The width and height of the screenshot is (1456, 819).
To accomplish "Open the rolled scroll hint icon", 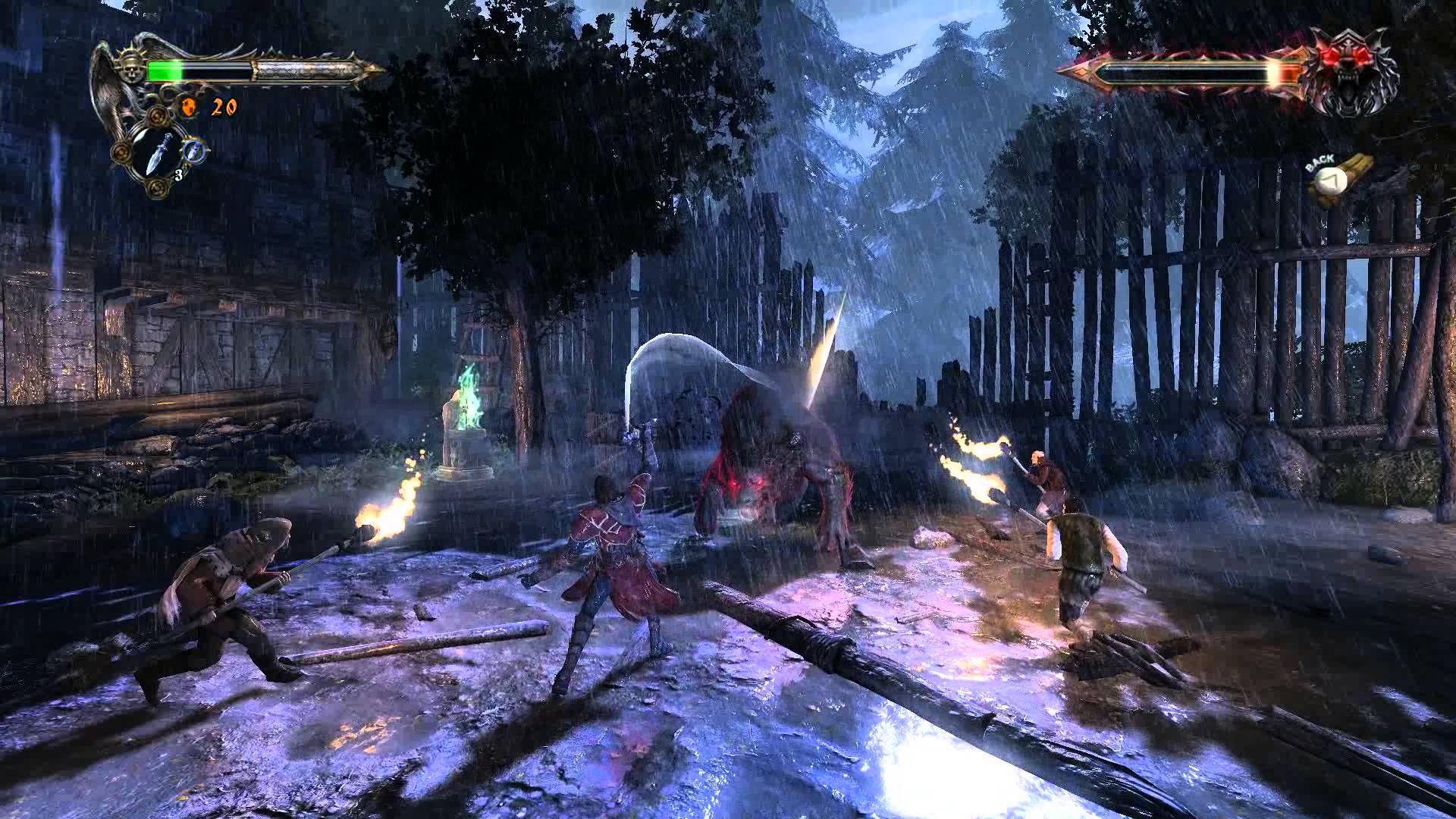I will click(x=1342, y=177).
